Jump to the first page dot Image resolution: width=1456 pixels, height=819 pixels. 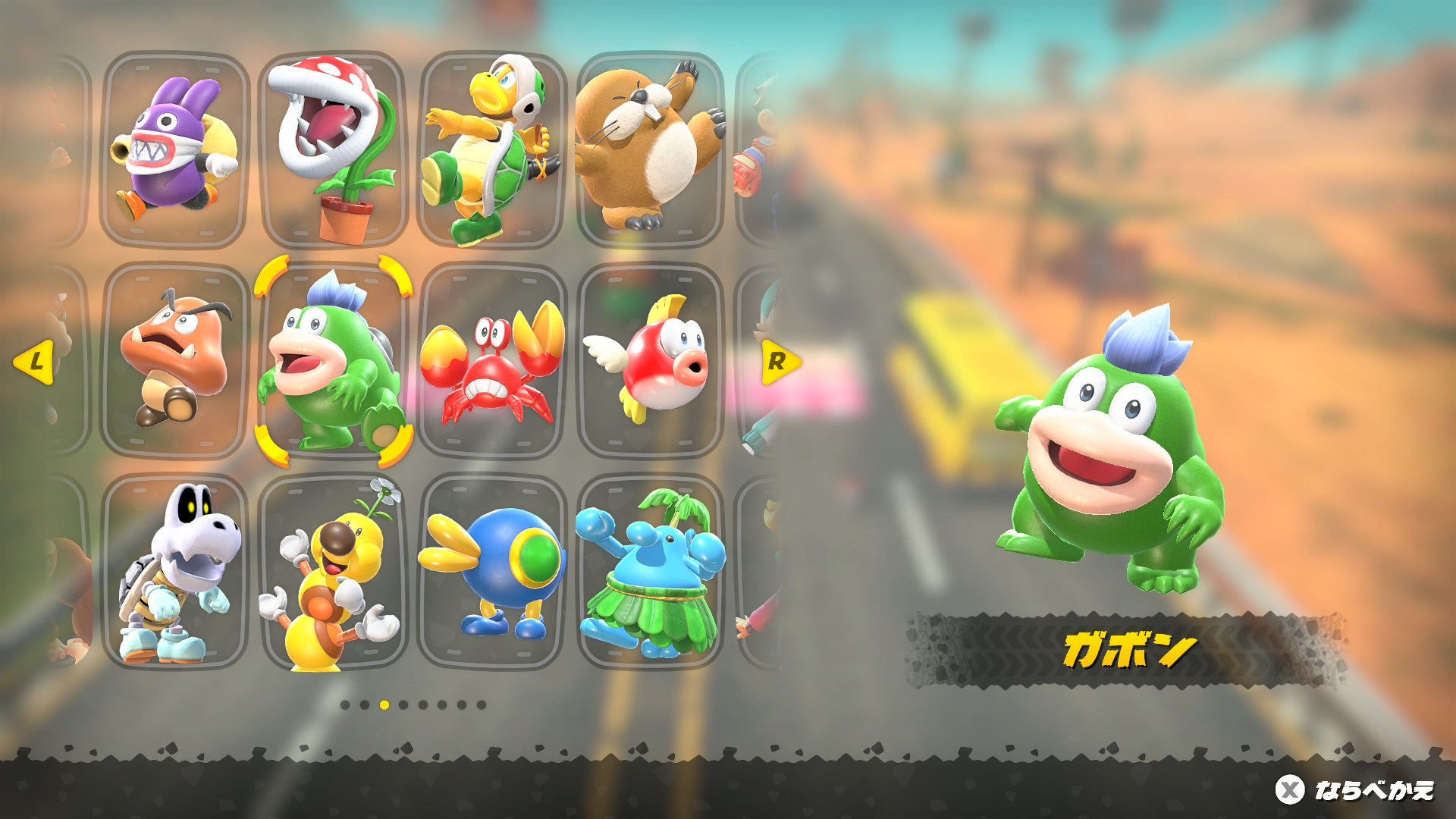[345, 704]
